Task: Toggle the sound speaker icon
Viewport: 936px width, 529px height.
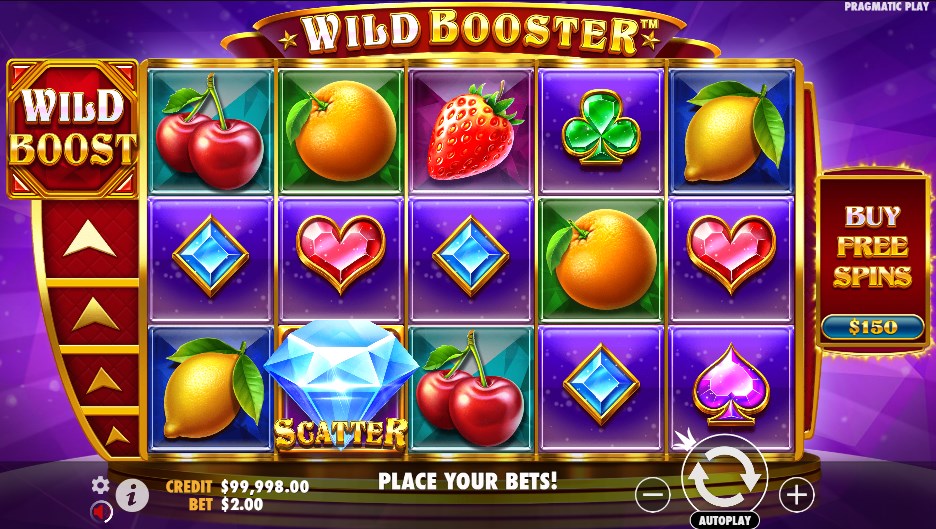Action: pyautogui.click(x=99, y=511)
